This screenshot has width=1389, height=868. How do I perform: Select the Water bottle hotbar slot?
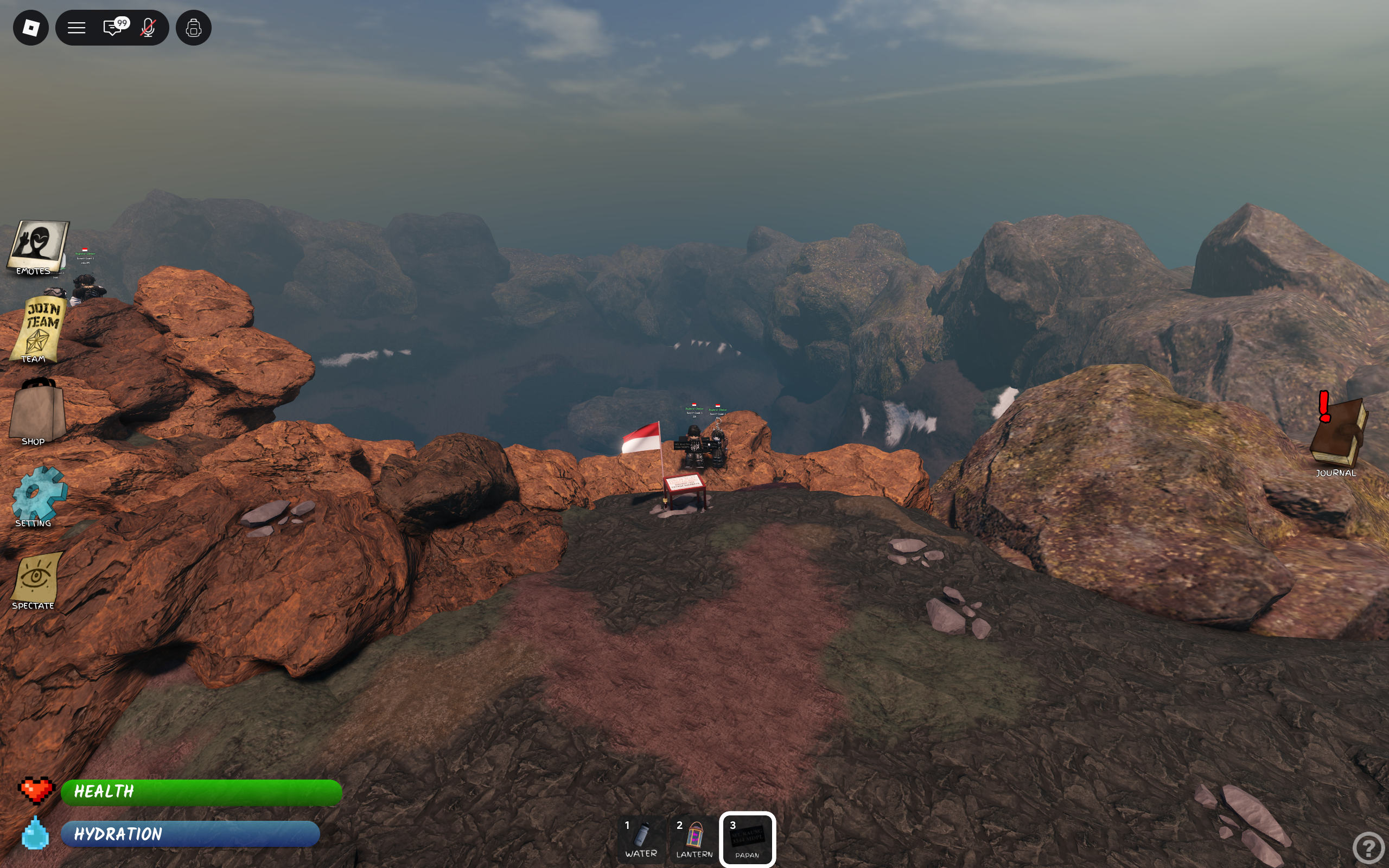641,839
